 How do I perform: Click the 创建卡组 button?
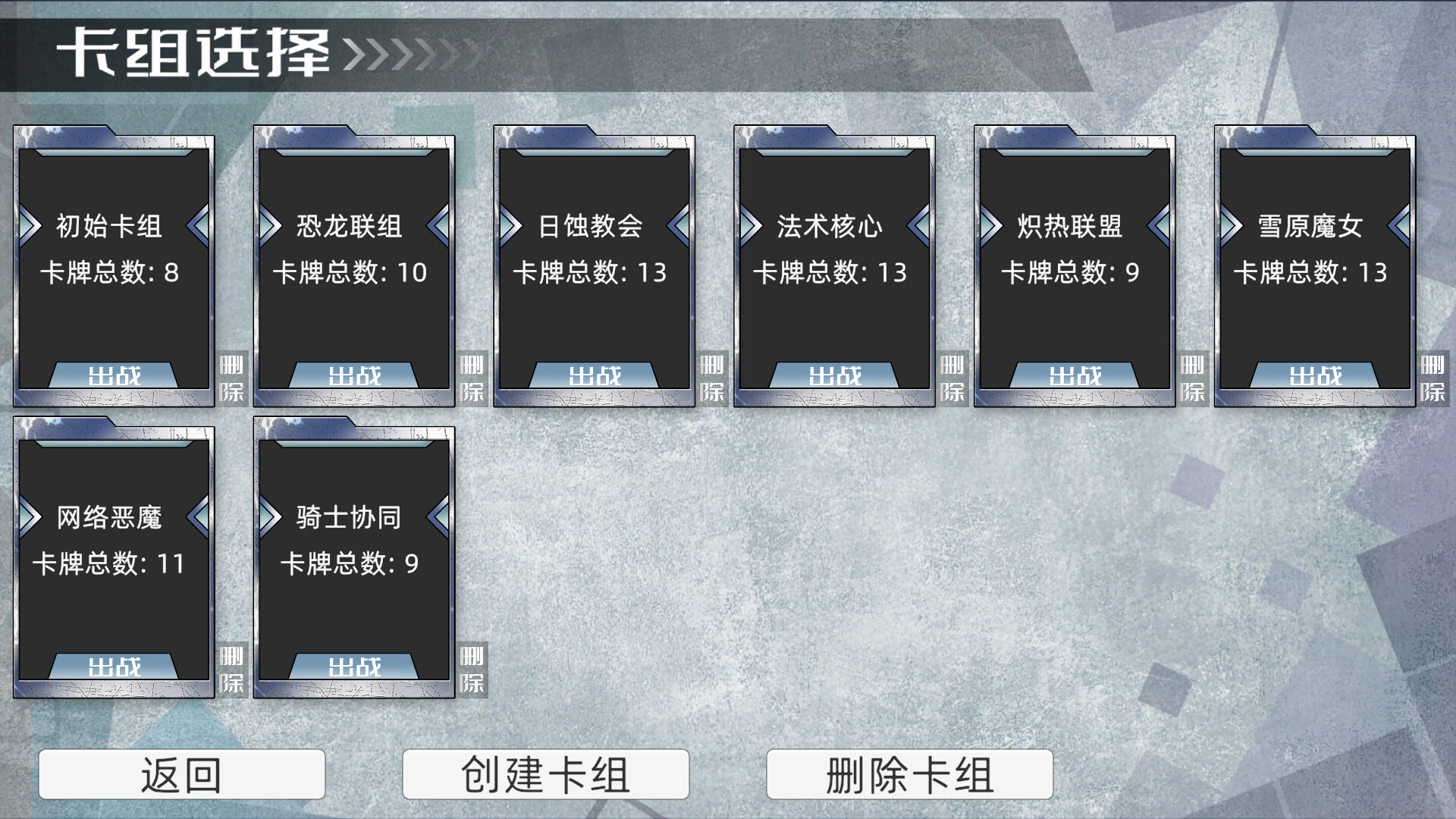(547, 775)
